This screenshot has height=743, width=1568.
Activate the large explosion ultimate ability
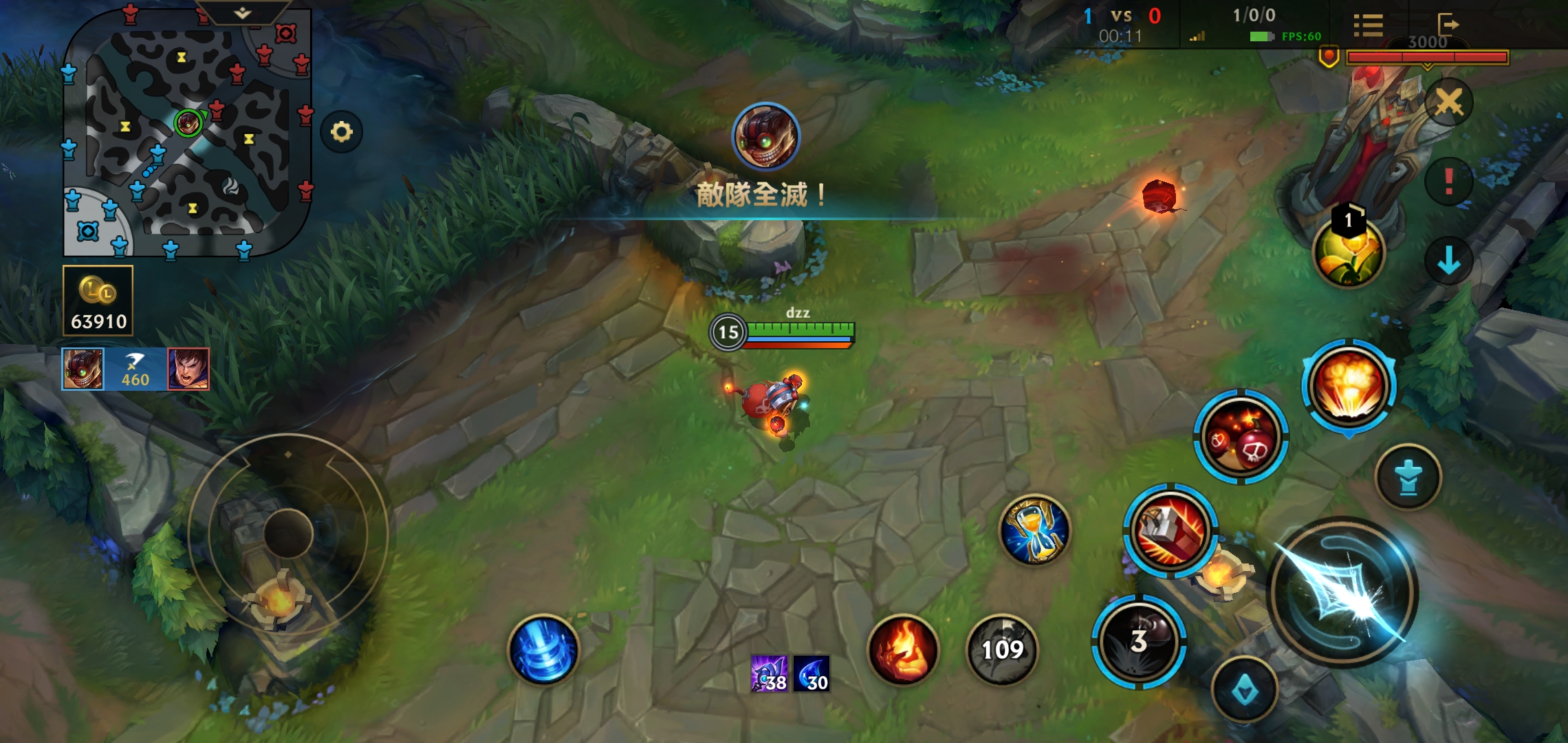[1348, 387]
